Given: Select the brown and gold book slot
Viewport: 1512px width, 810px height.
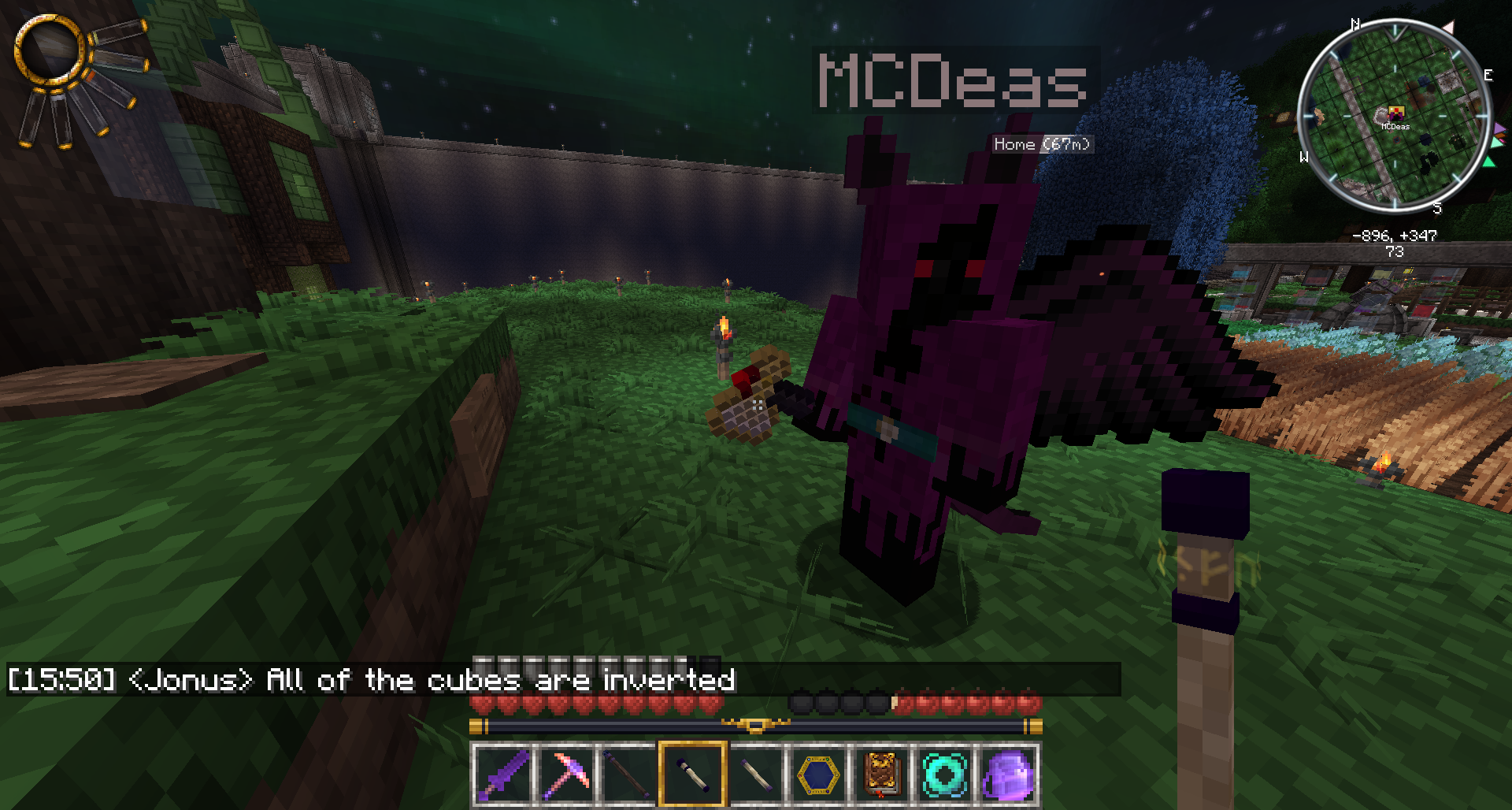Looking at the screenshot, I should tap(881, 775).
